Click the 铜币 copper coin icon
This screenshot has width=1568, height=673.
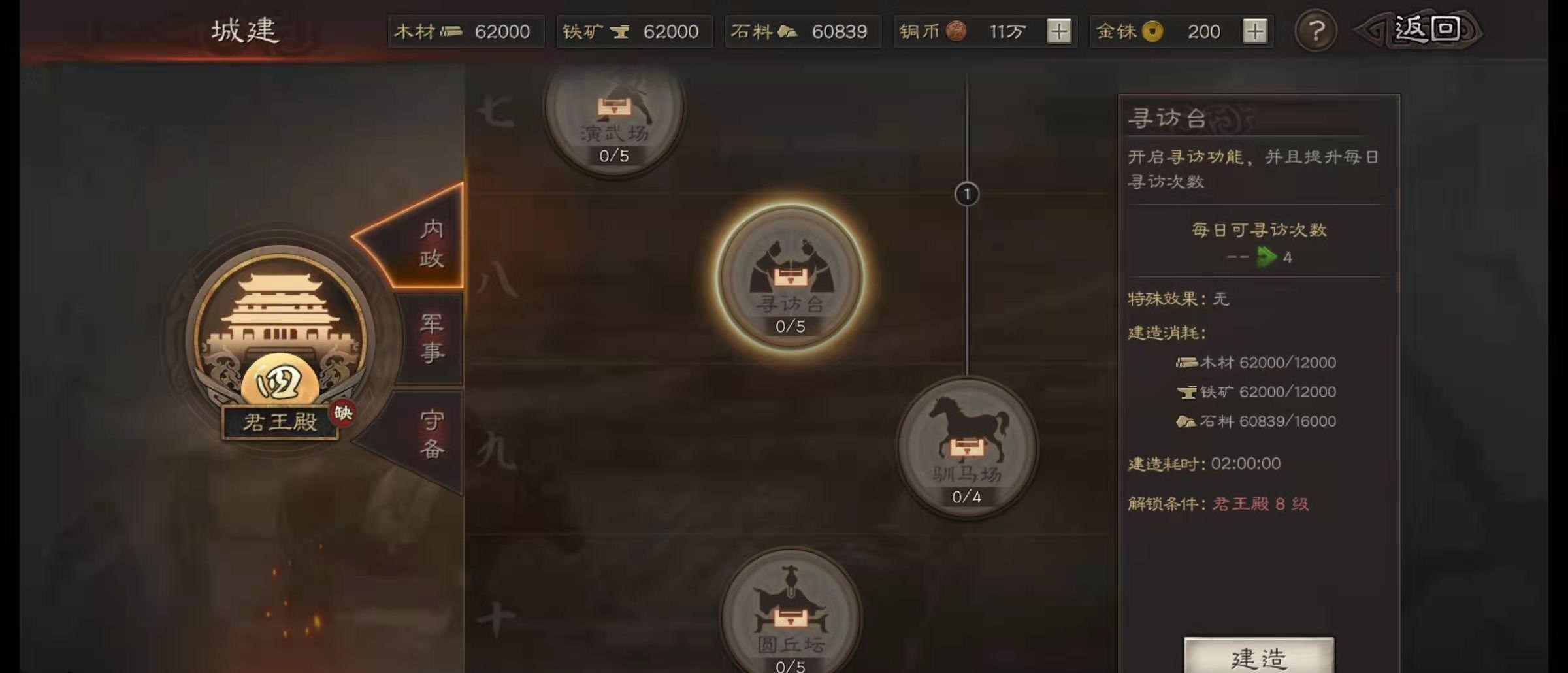958,30
